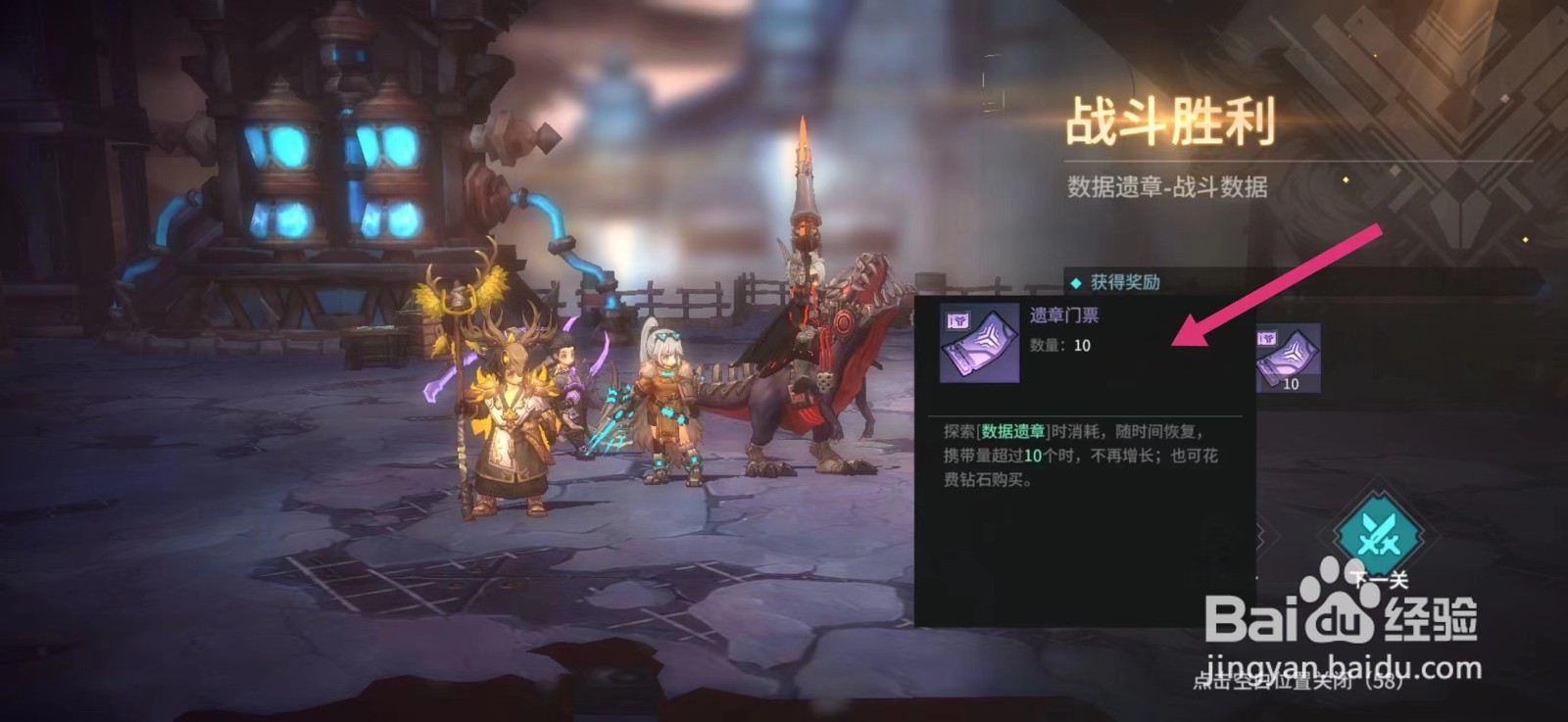Select the 战斗胜利 victory header
The height and width of the screenshot is (722, 1568).
[x=1171, y=122]
